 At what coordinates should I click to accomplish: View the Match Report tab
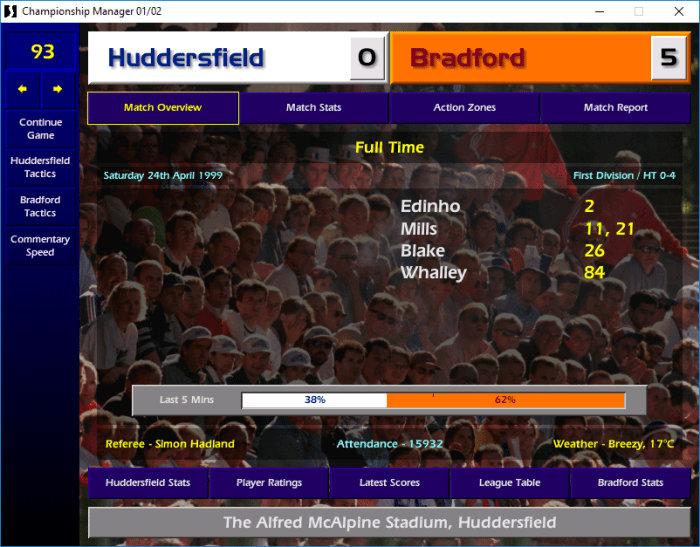(x=615, y=108)
